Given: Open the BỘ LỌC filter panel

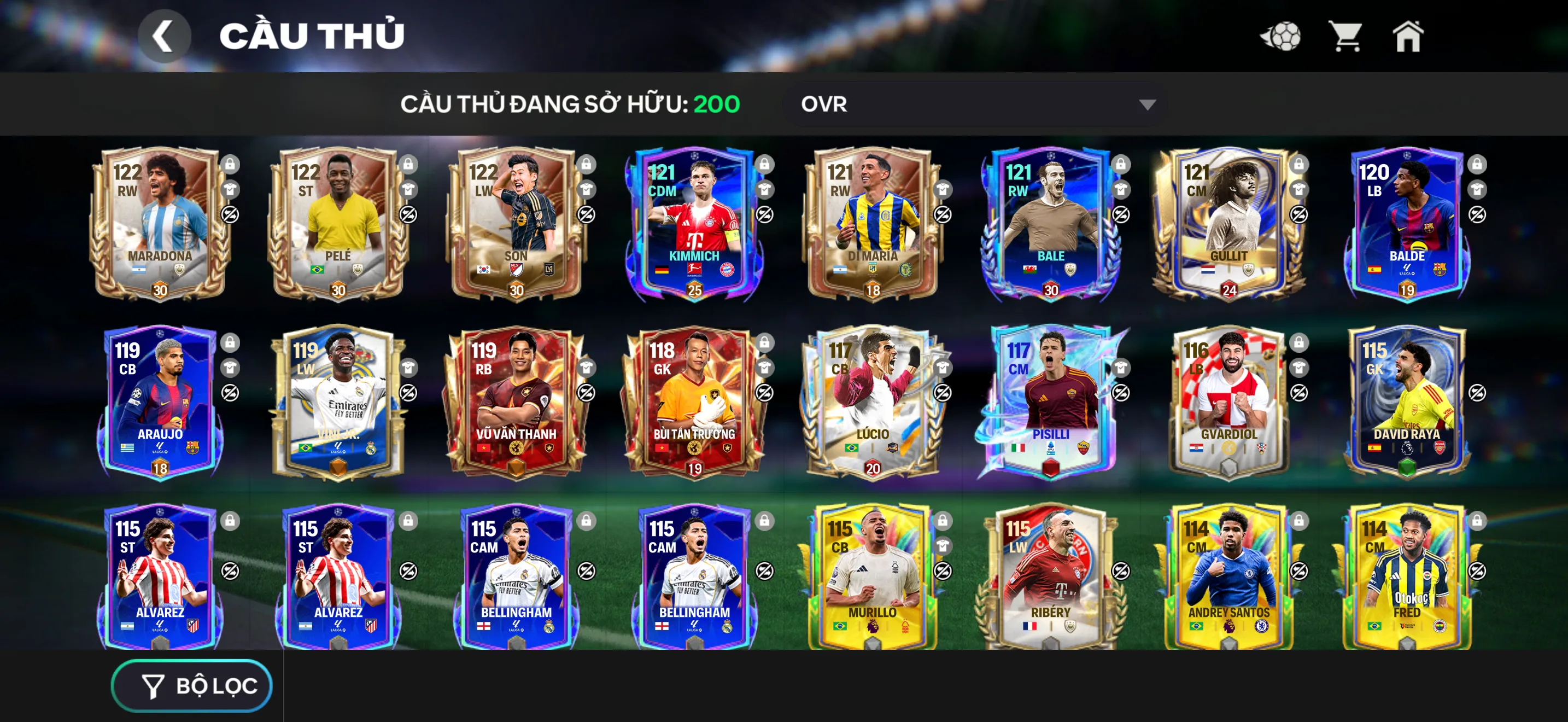Looking at the screenshot, I should coord(192,685).
